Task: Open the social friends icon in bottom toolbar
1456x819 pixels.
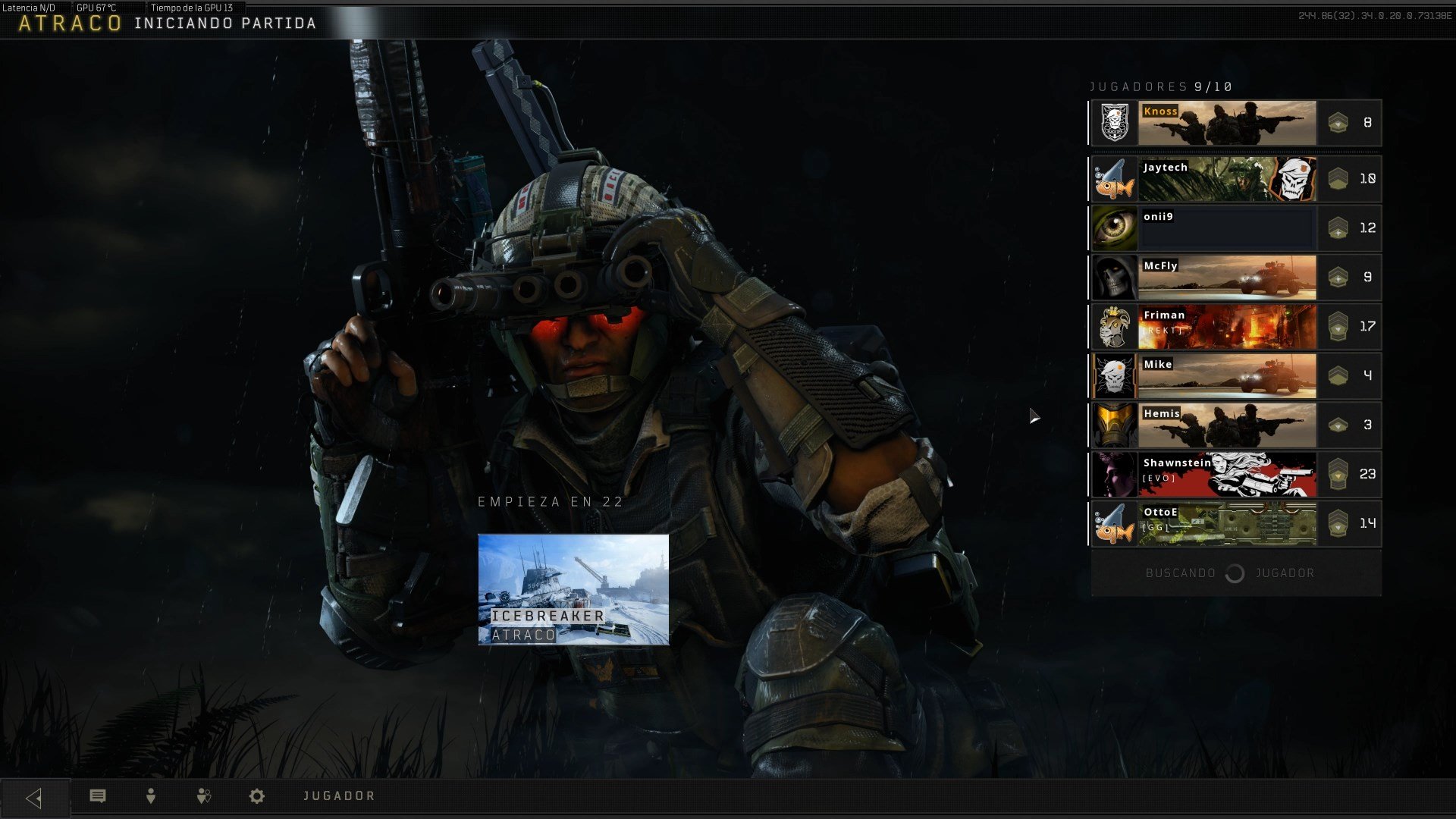Action: 203,796
